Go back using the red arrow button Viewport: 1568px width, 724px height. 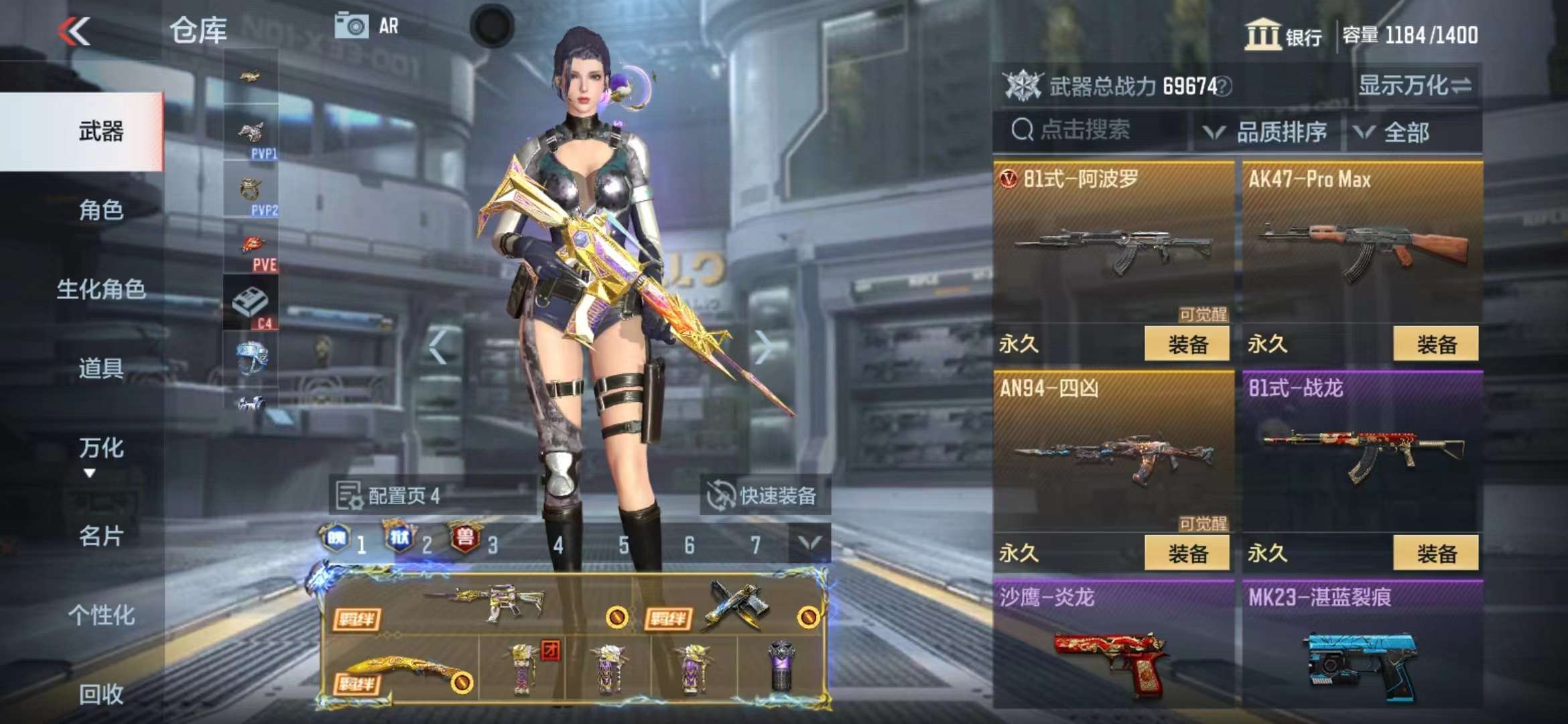click(74, 32)
